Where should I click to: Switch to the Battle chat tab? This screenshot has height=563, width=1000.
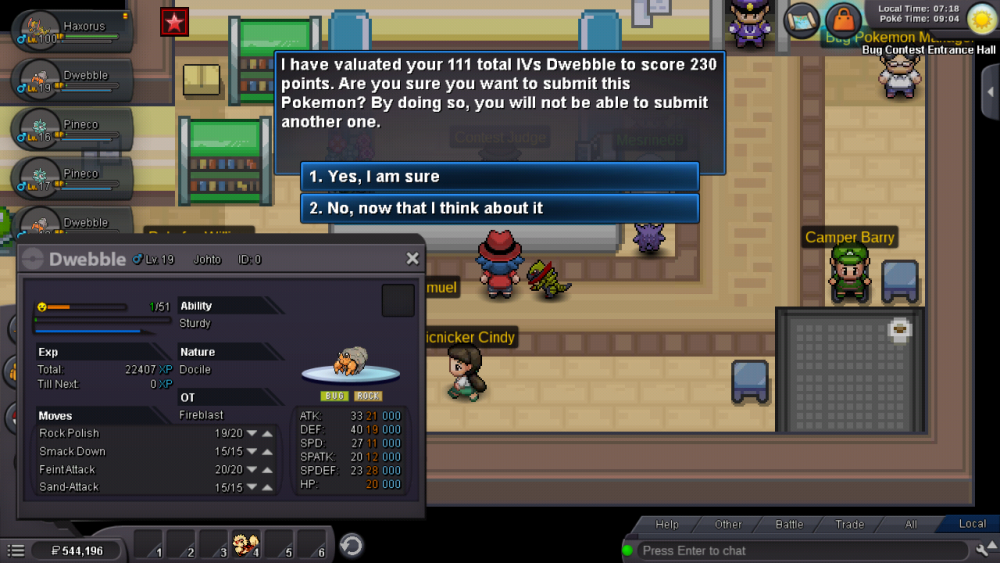790,524
